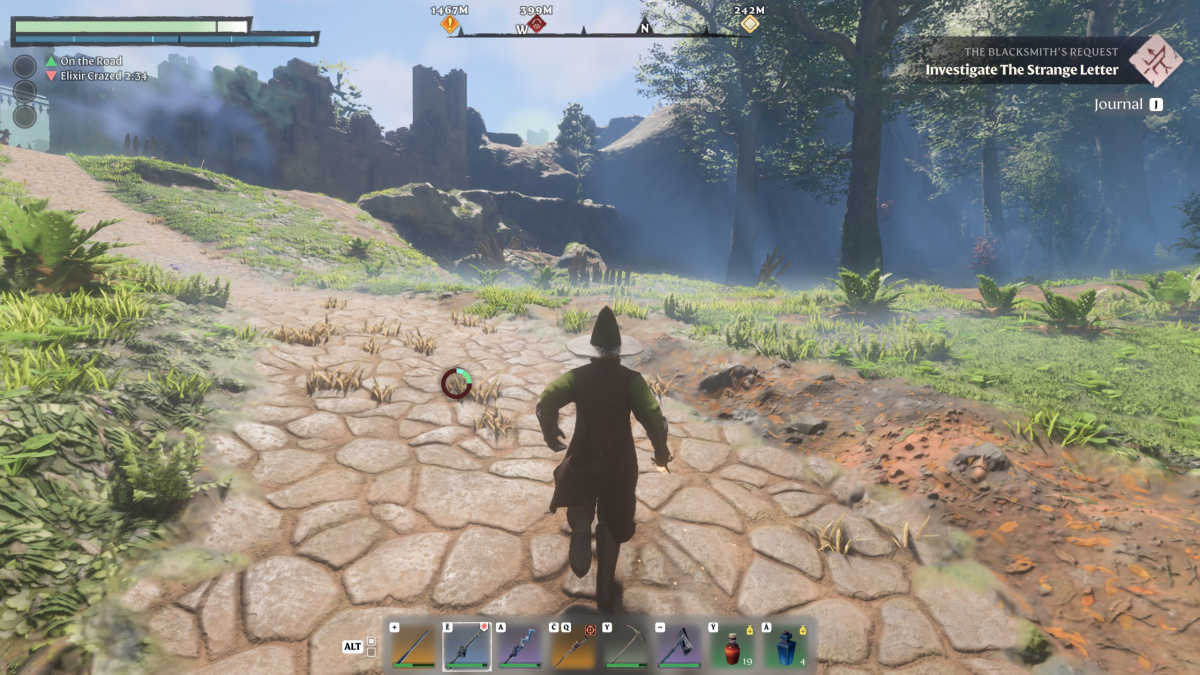Click the orange exclamation compass marker
1200x675 pixels.
[450, 23]
